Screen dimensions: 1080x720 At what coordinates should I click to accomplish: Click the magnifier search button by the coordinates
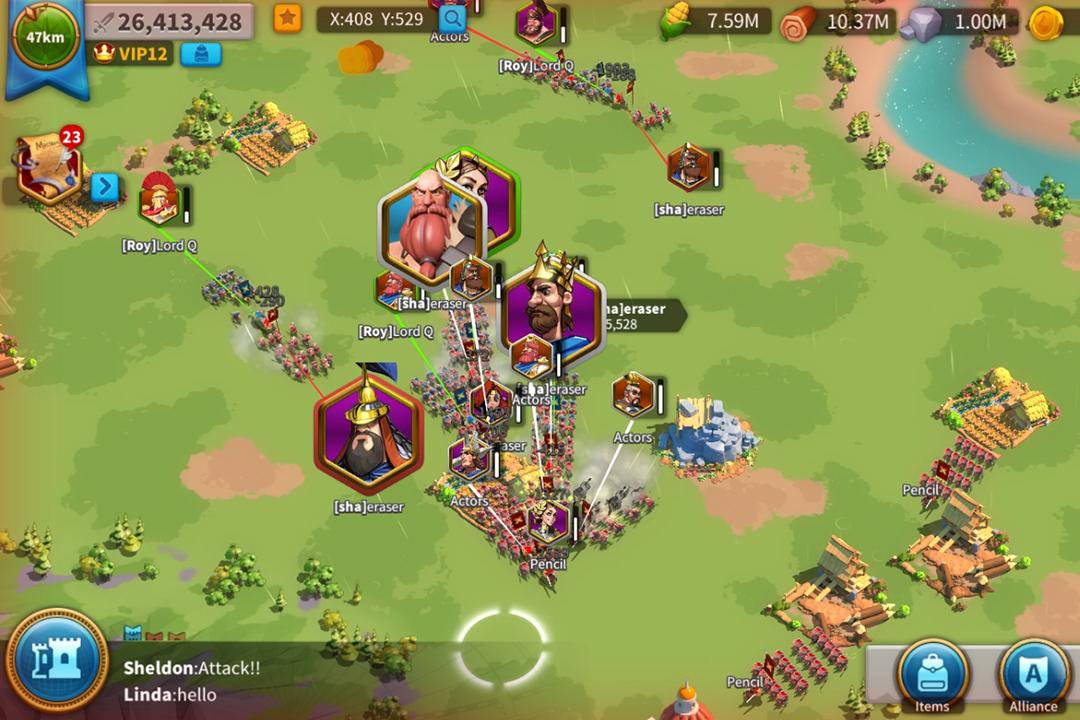(452, 18)
